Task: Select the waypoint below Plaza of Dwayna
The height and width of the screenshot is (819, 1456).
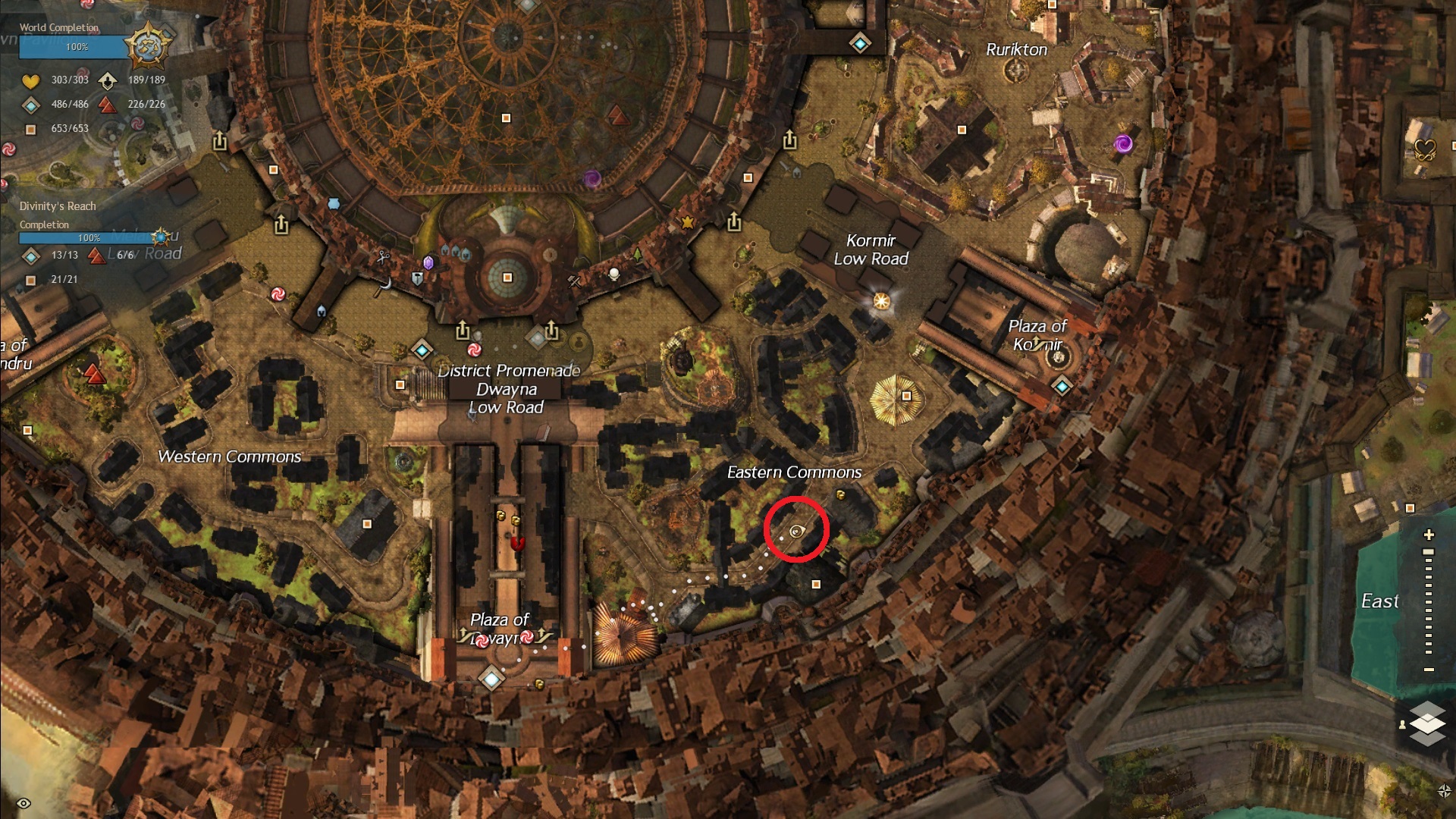Action: coord(491,677)
